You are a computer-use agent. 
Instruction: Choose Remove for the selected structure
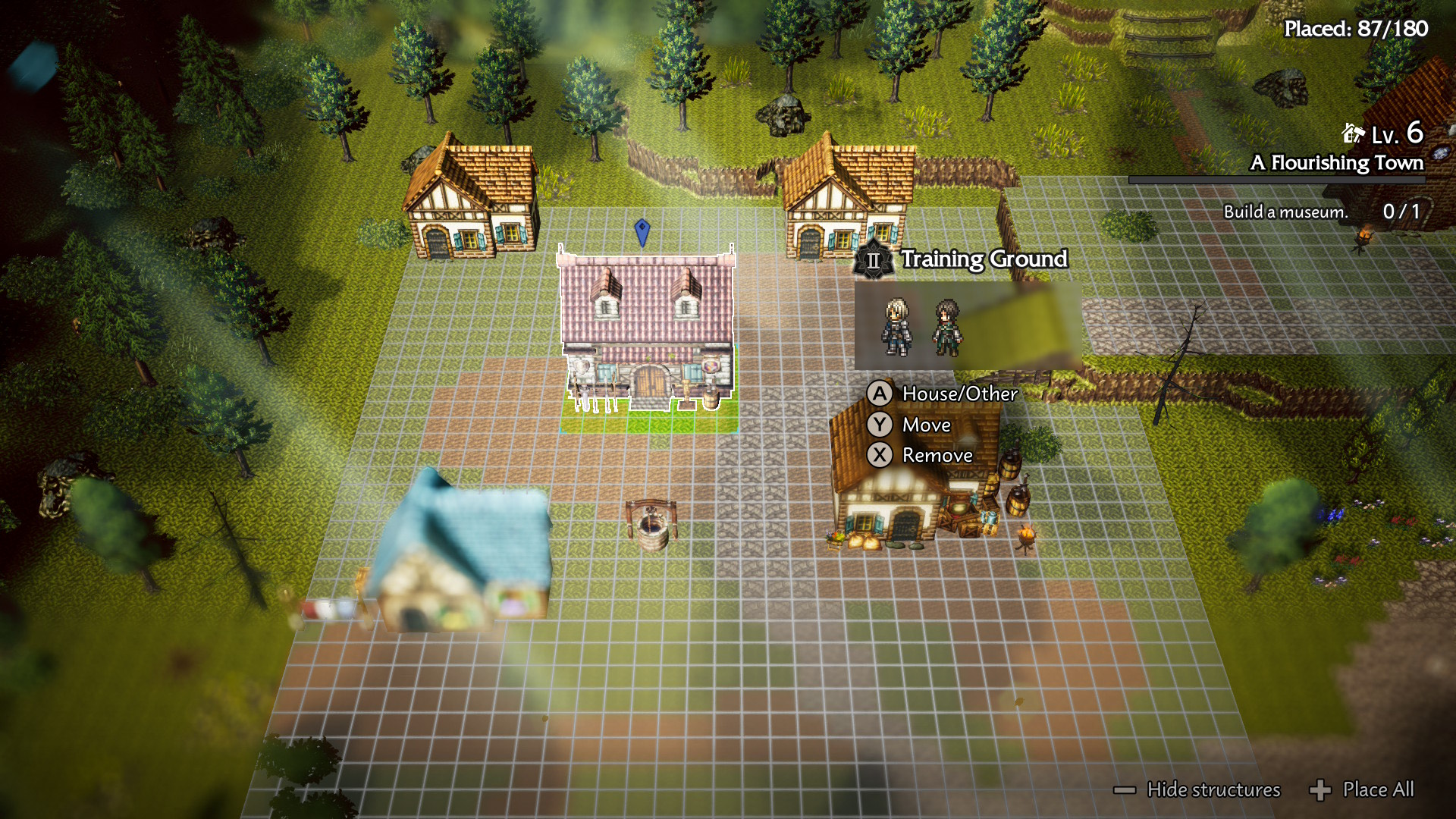937,455
